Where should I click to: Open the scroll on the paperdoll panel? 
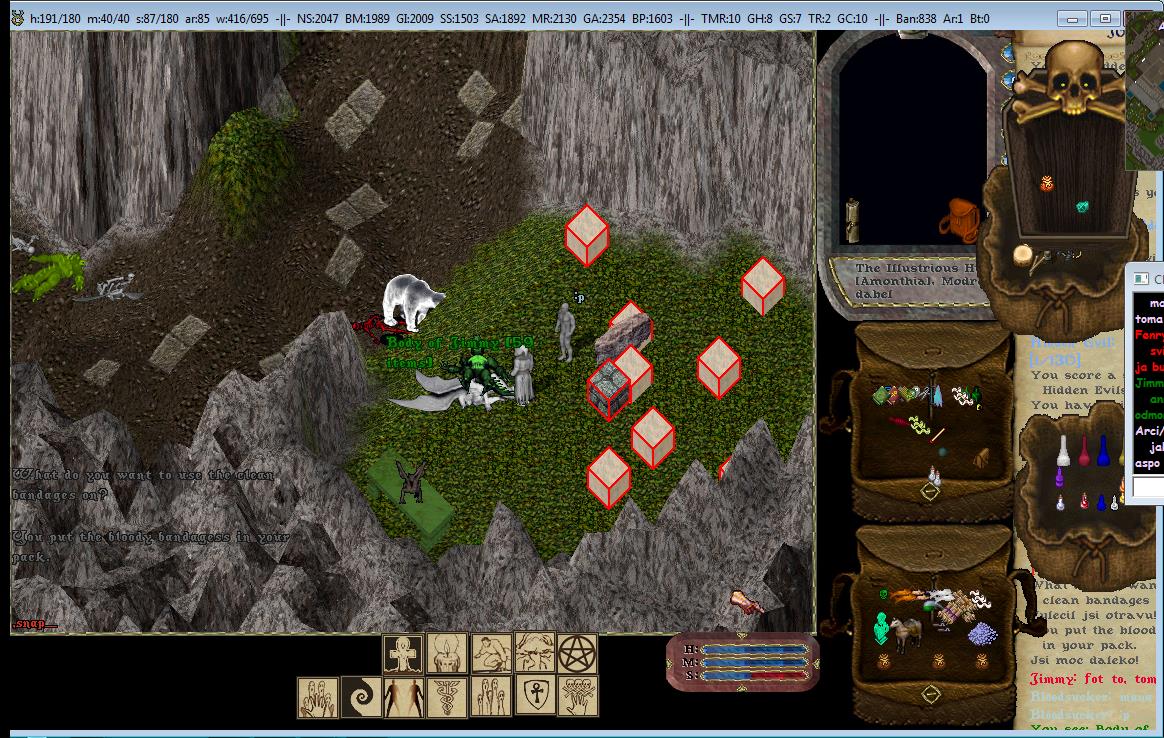[x=853, y=219]
